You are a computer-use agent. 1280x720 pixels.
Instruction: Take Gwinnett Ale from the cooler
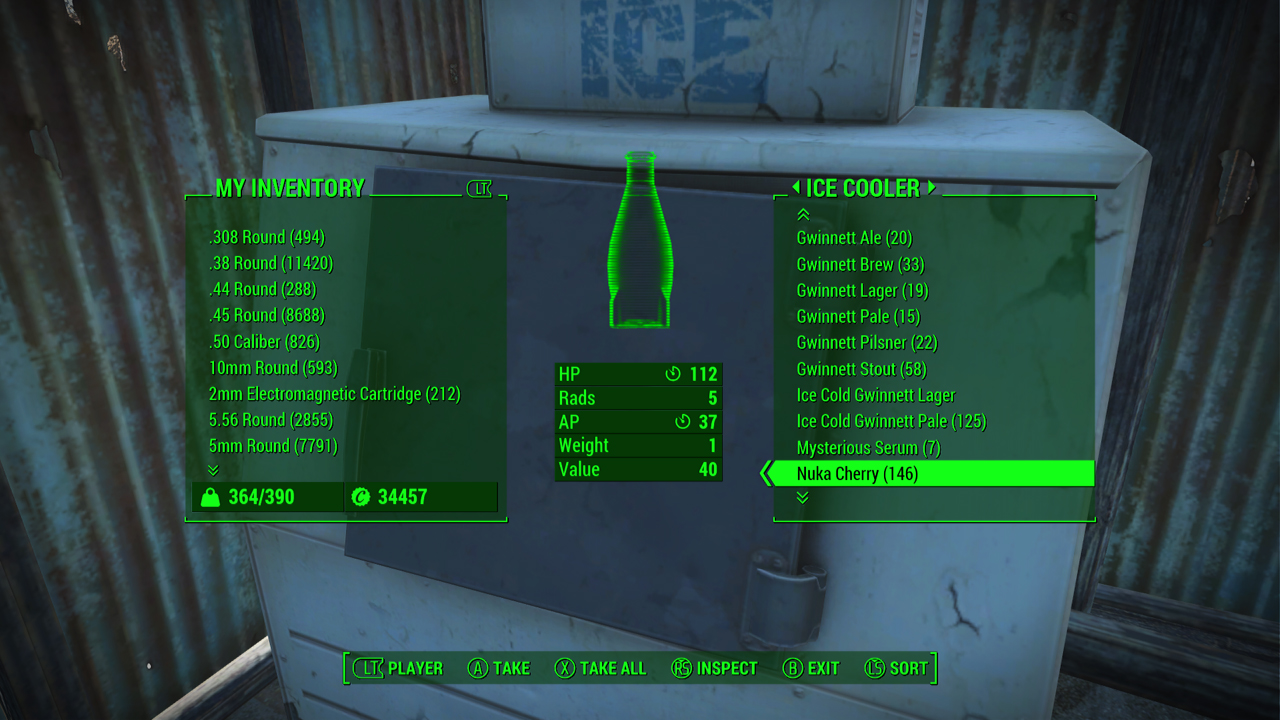point(854,238)
